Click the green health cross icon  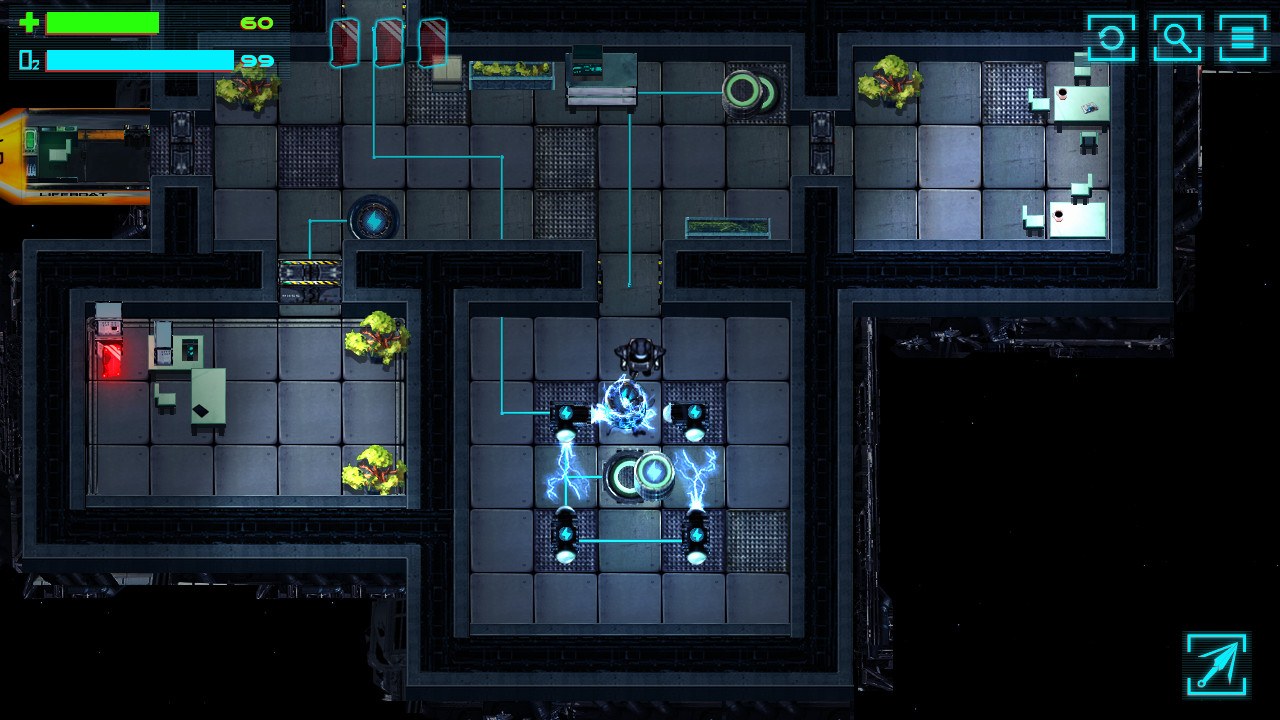(27, 24)
